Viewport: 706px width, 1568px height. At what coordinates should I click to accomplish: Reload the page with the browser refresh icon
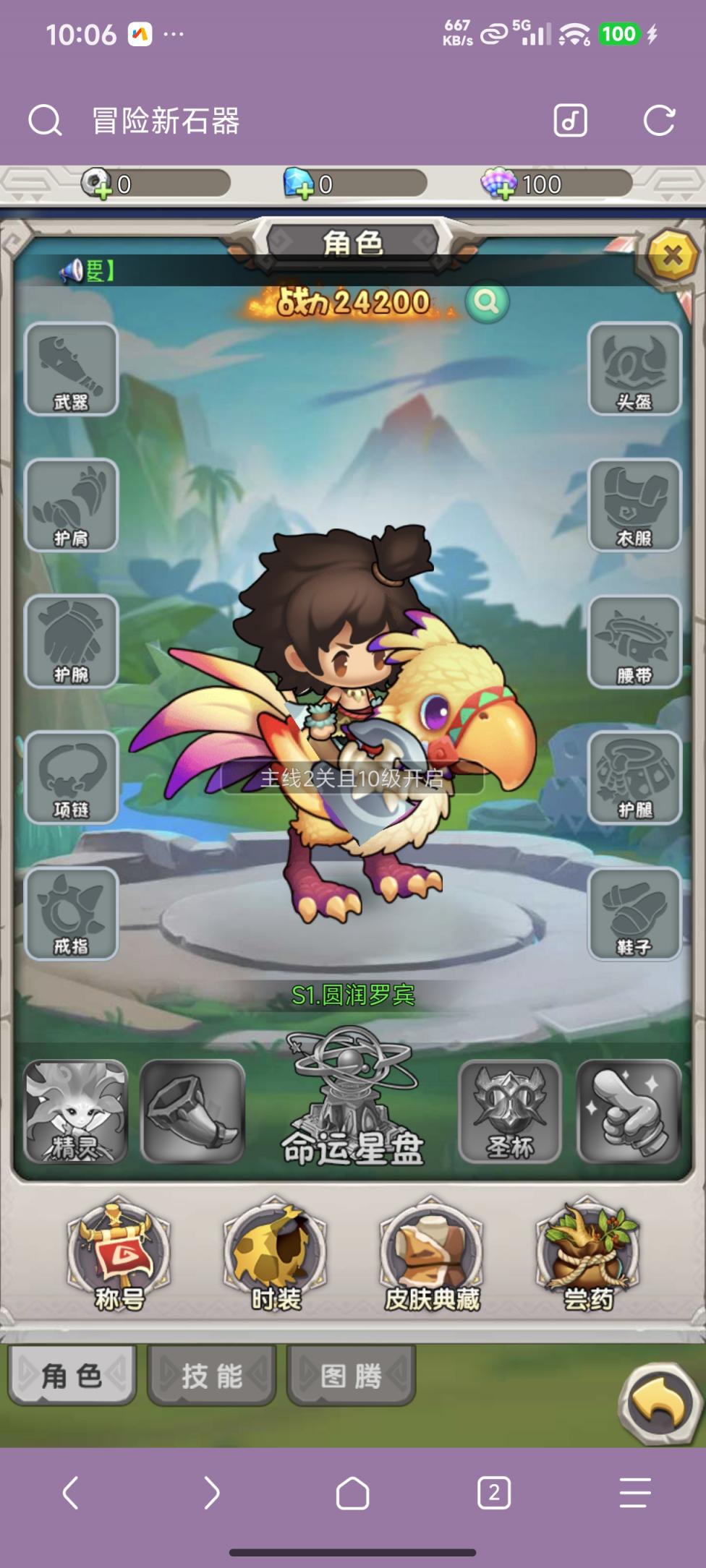659,121
